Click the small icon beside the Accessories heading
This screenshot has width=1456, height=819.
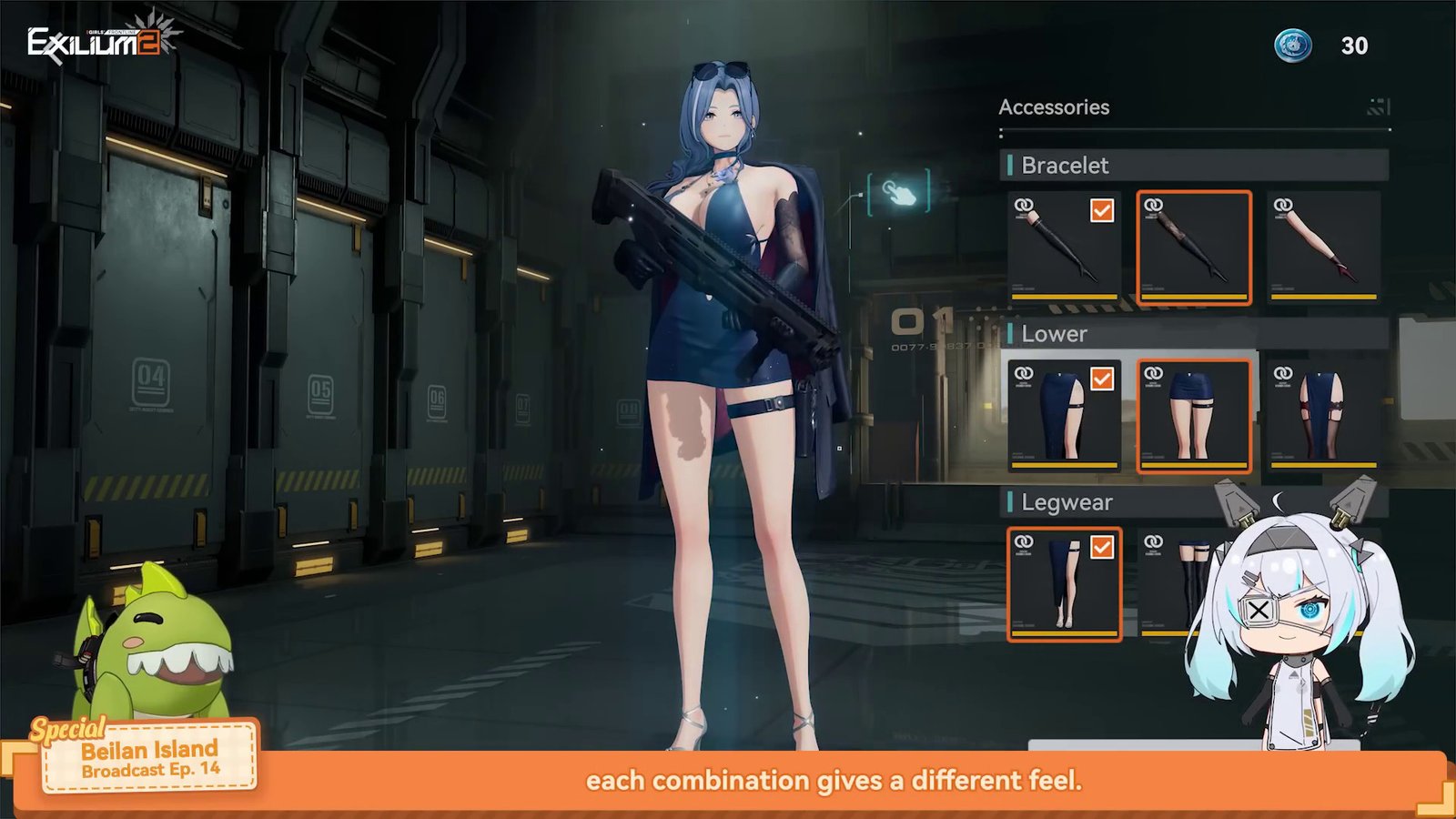[x=1378, y=107]
